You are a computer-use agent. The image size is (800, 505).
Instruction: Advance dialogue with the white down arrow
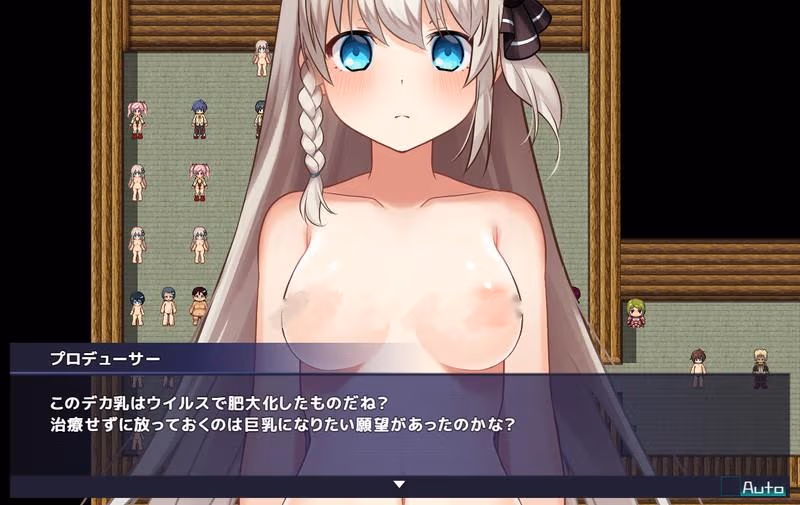coord(399,484)
